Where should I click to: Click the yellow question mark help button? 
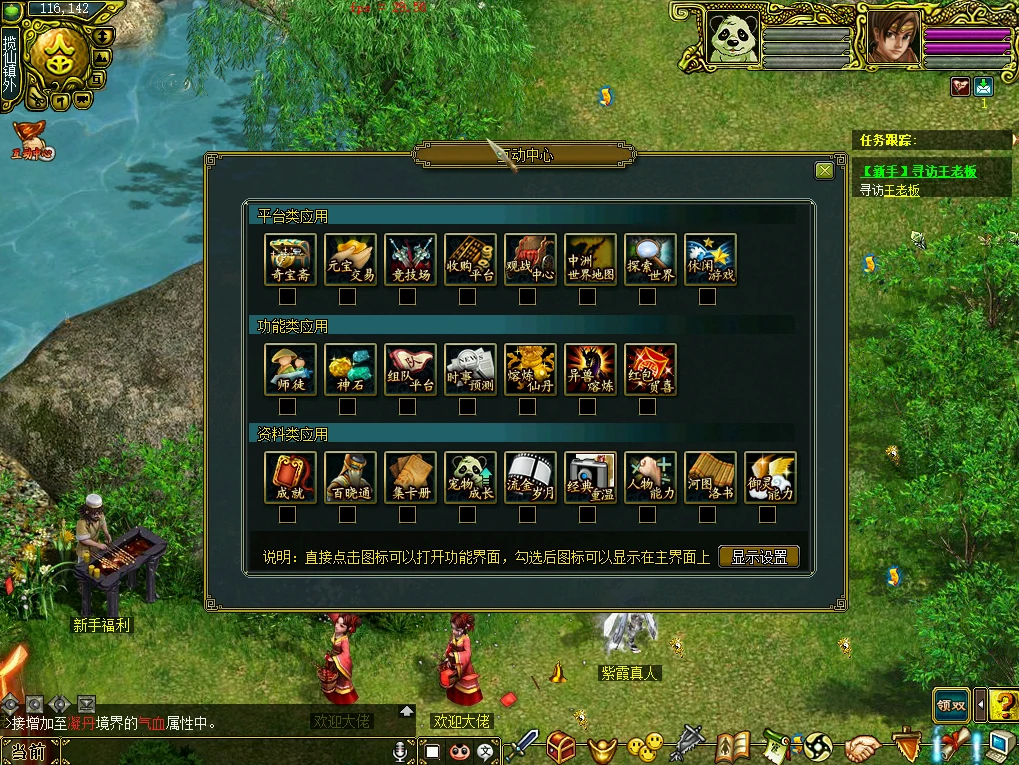tap(1003, 705)
